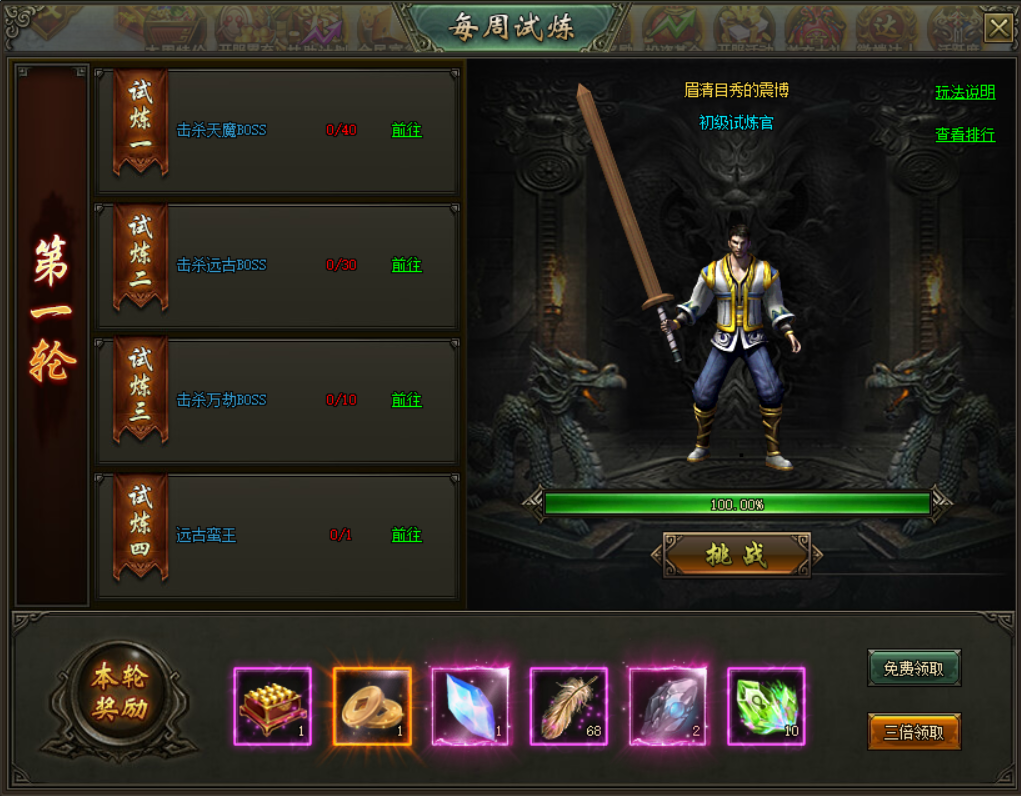This screenshot has height=796, width=1021.
Task: Go to the 击杀天魔BOSS trial
Action: 406,130
